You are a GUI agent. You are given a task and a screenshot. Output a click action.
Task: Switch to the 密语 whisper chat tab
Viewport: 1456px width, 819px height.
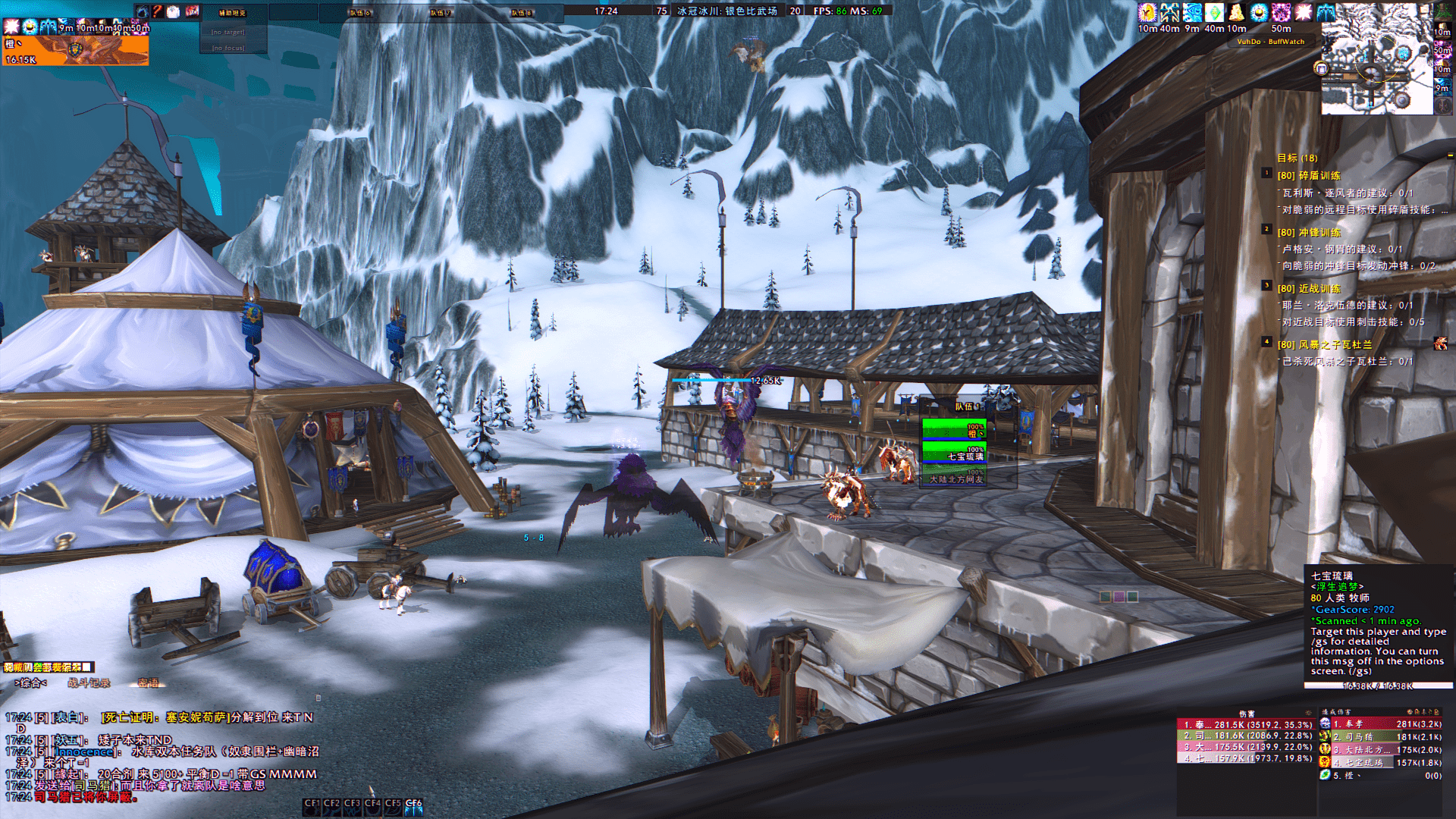coord(149,683)
